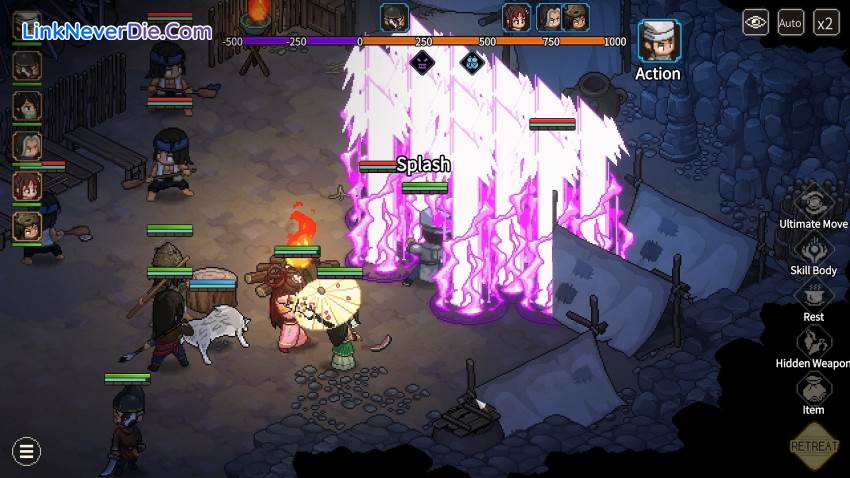Inspect the purple demon-face status icon

tap(422, 61)
